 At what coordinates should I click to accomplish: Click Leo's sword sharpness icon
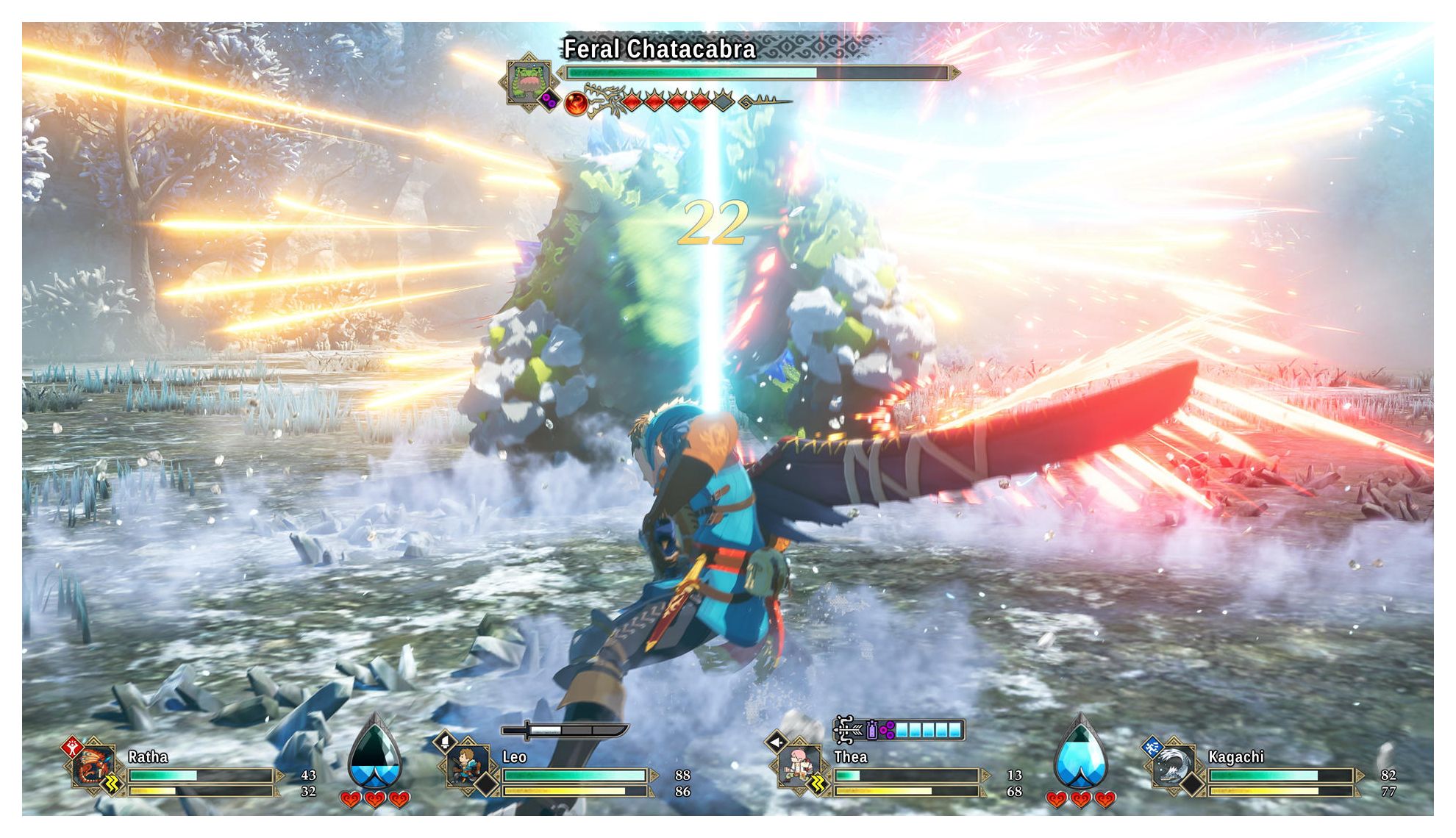(x=564, y=730)
